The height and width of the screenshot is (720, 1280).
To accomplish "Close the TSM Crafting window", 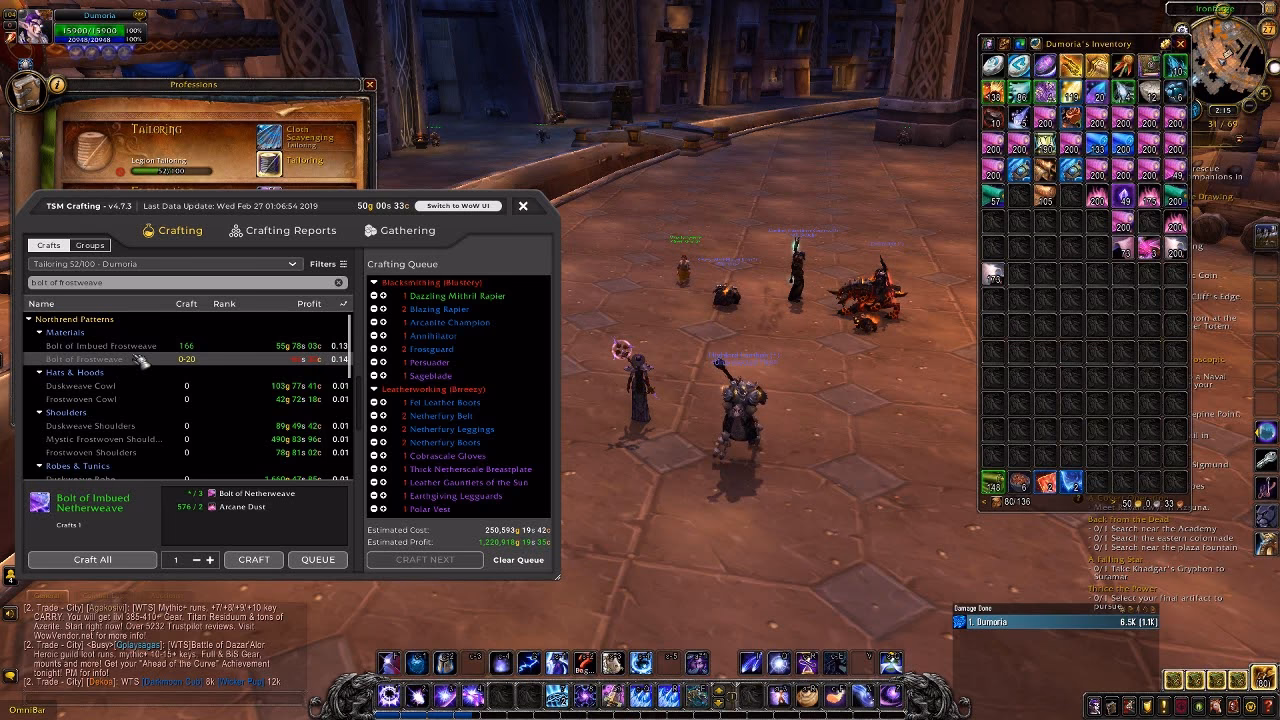I will point(522,206).
